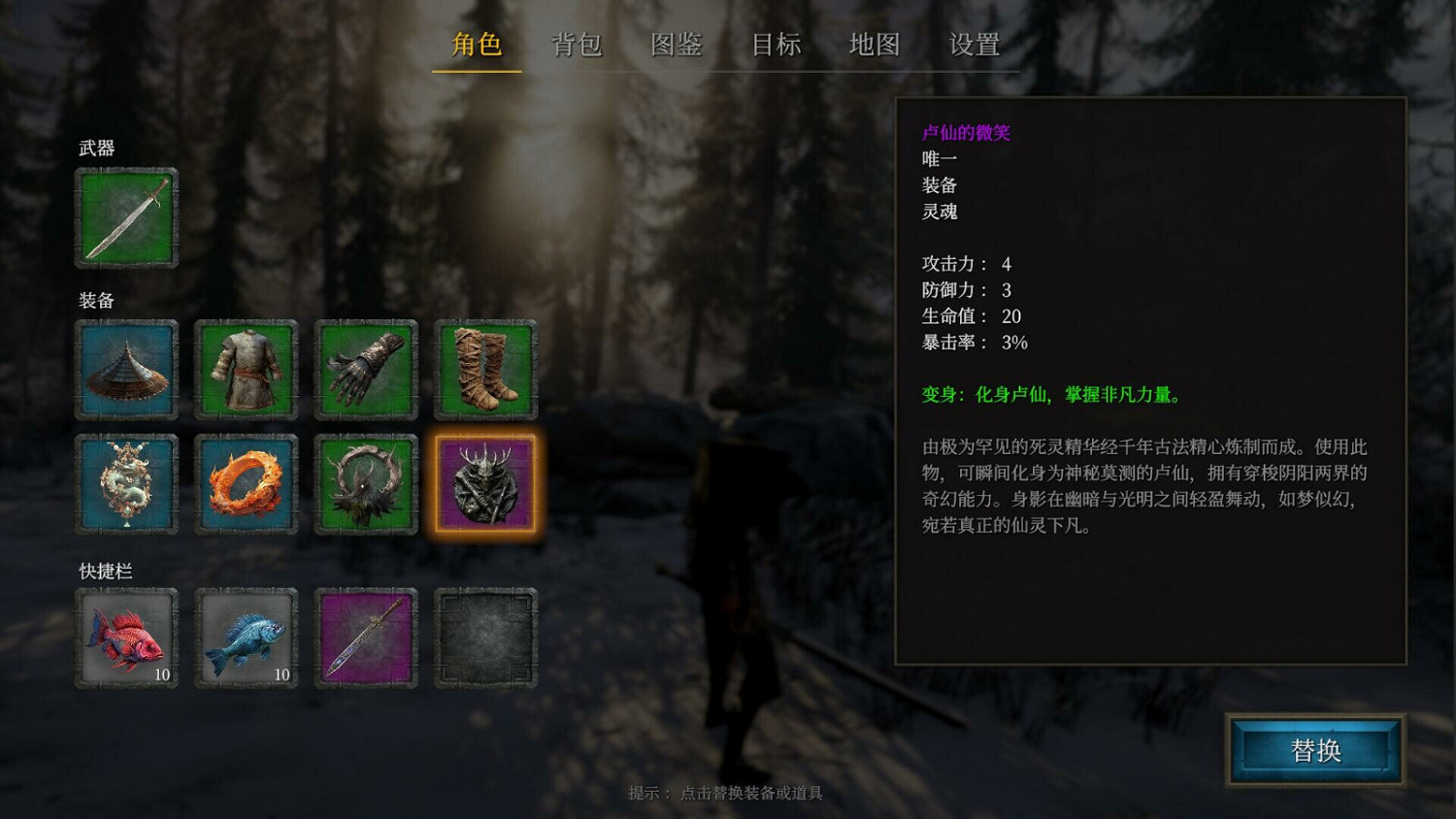Select the flaming orange ring icon
Screen dimensions: 1456x819
pos(246,482)
